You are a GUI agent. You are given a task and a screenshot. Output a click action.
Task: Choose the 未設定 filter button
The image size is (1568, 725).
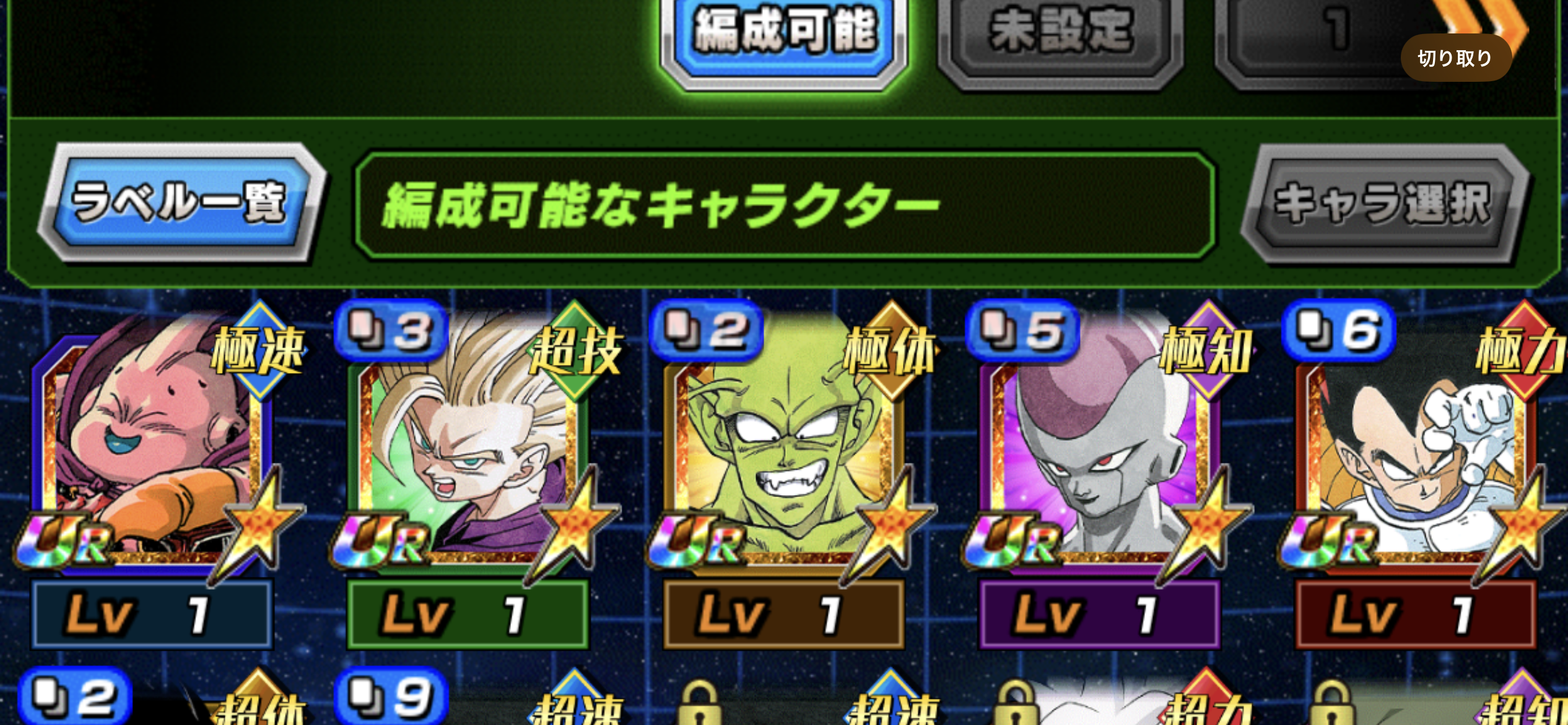1061,34
